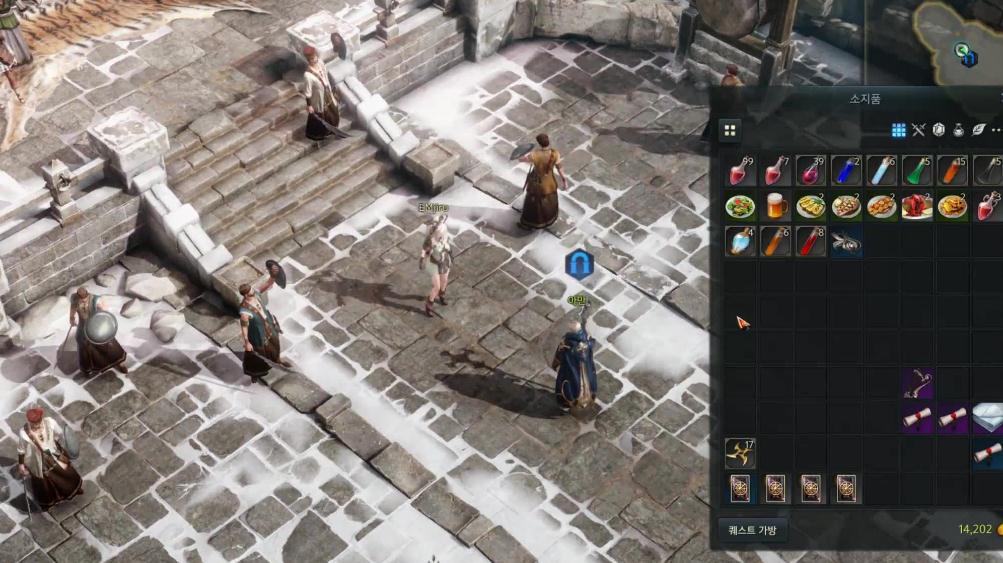
Task: Select the shuriken stack of 17
Action: [x=741, y=452]
